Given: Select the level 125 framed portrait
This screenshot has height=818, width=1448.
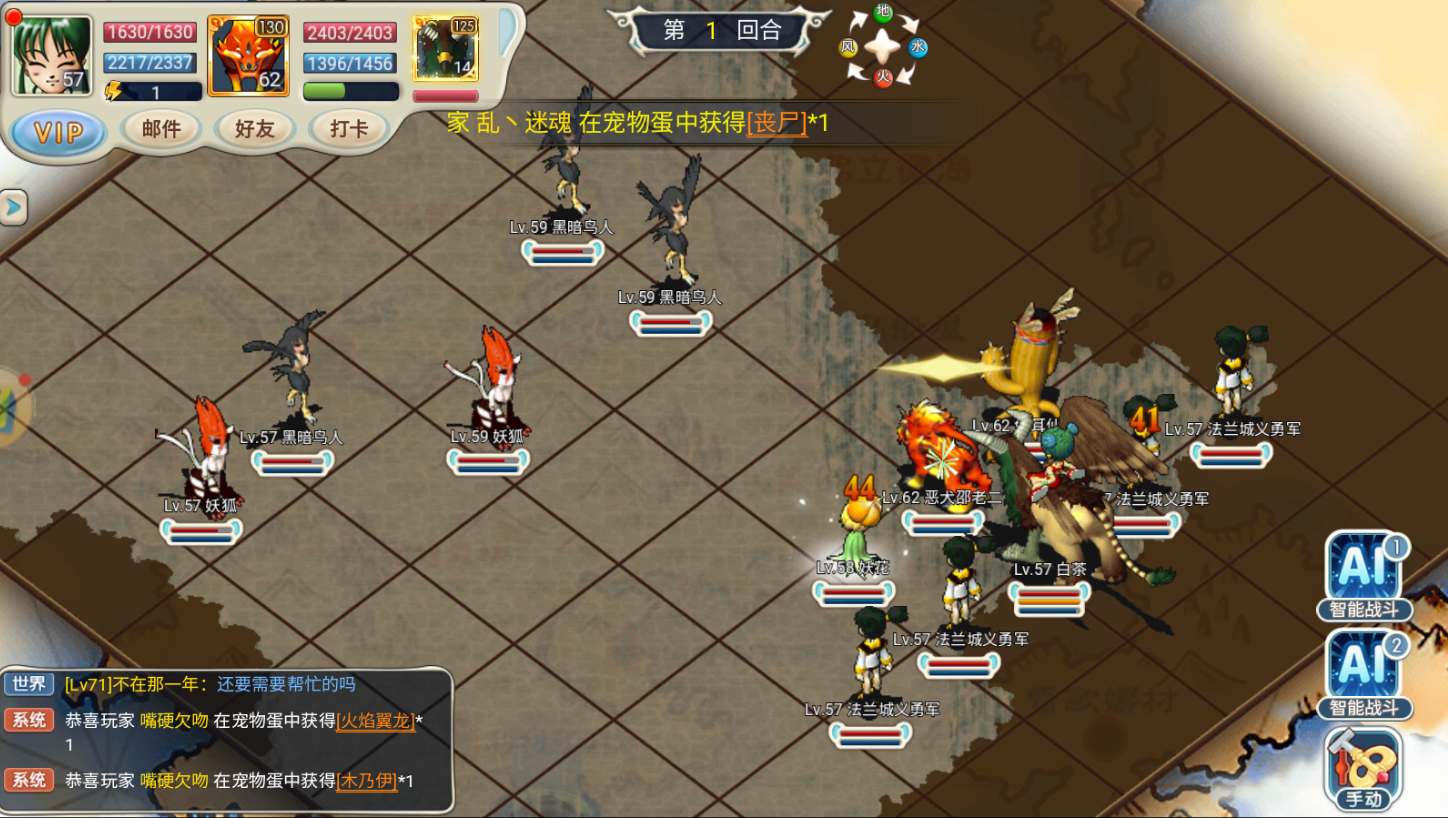Looking at the screenshot, I should [x=445, y=49].
